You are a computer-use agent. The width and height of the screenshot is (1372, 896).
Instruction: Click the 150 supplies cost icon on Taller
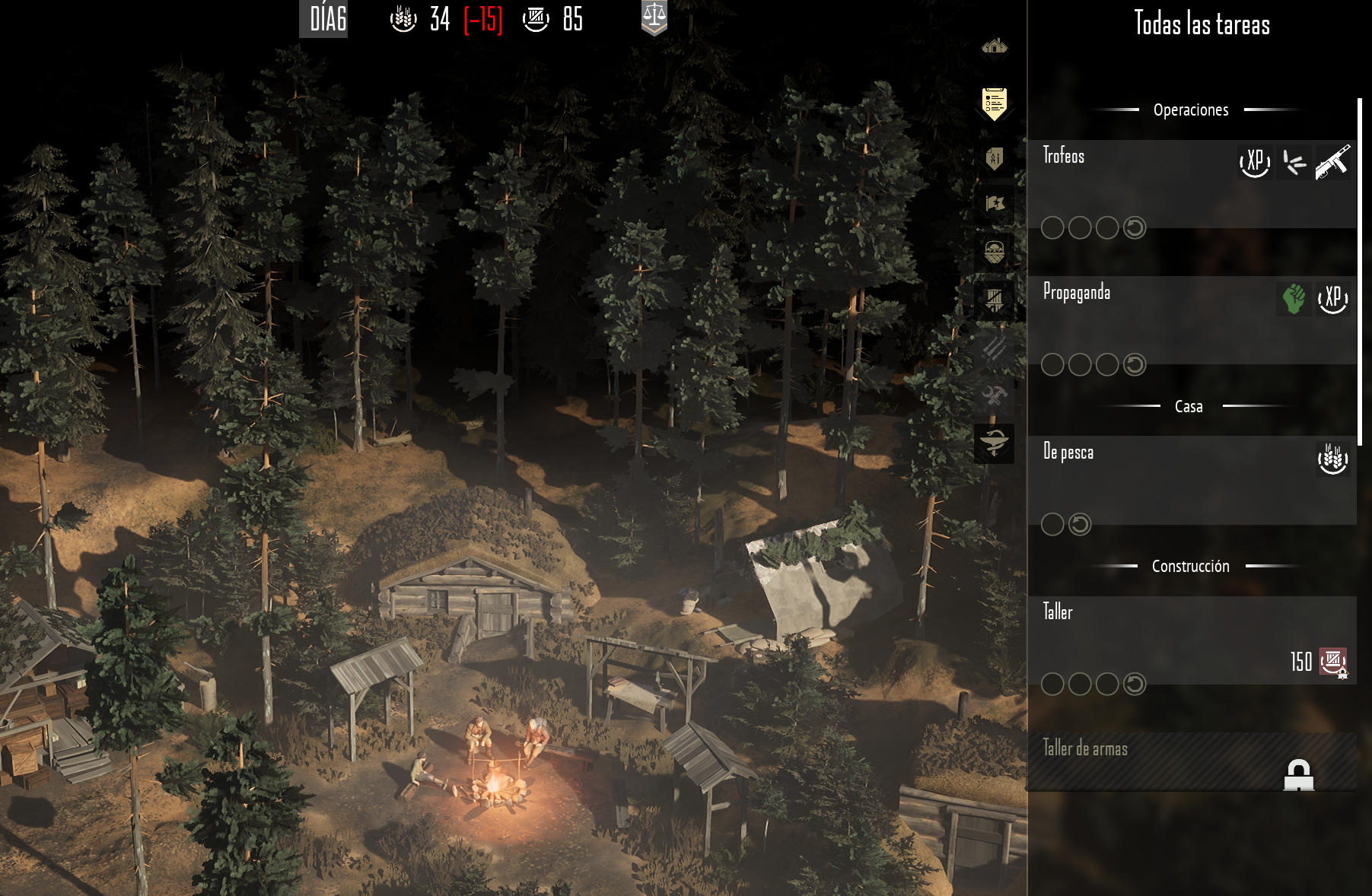1332,662
